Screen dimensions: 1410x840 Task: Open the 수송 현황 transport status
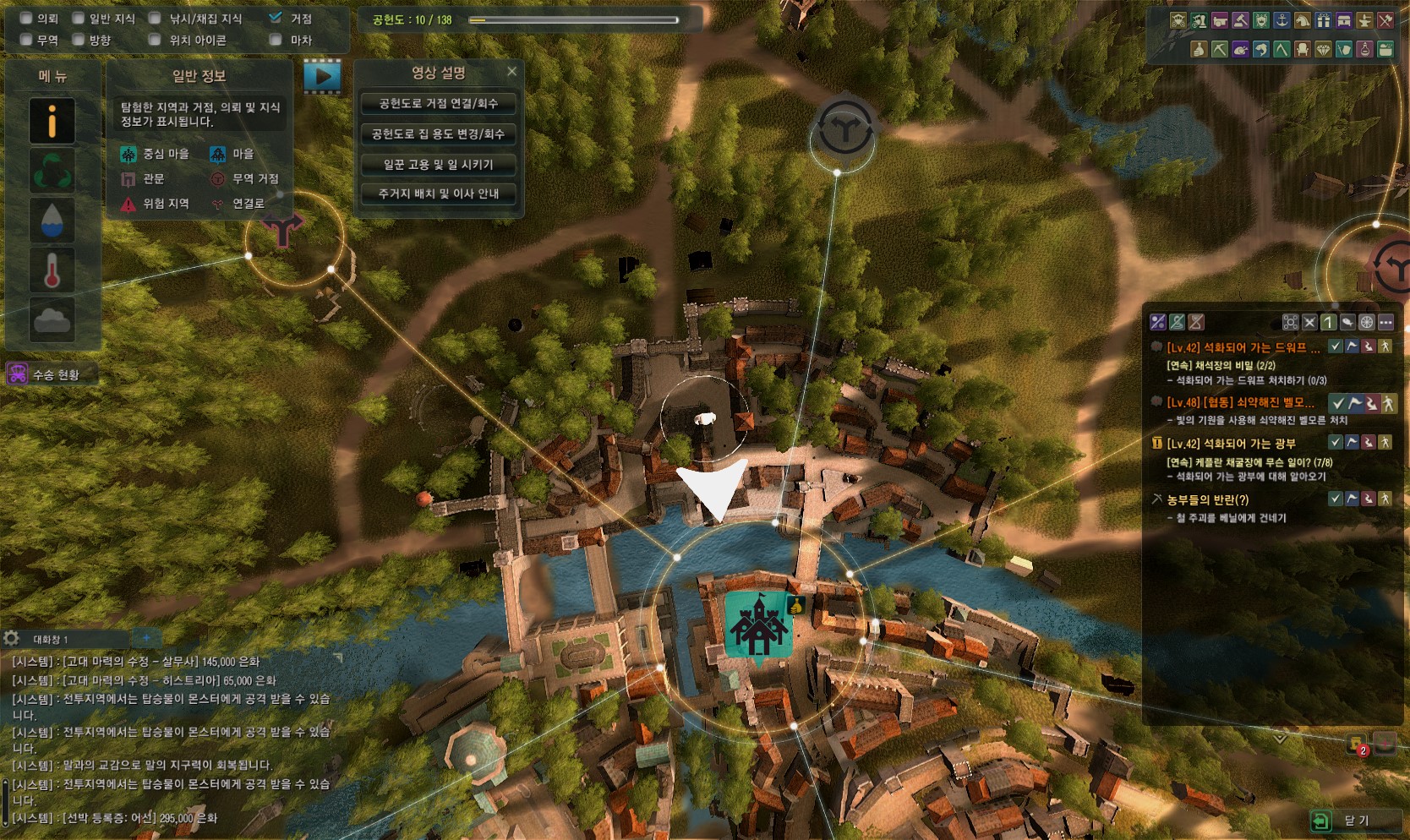(x=52, y=374)
